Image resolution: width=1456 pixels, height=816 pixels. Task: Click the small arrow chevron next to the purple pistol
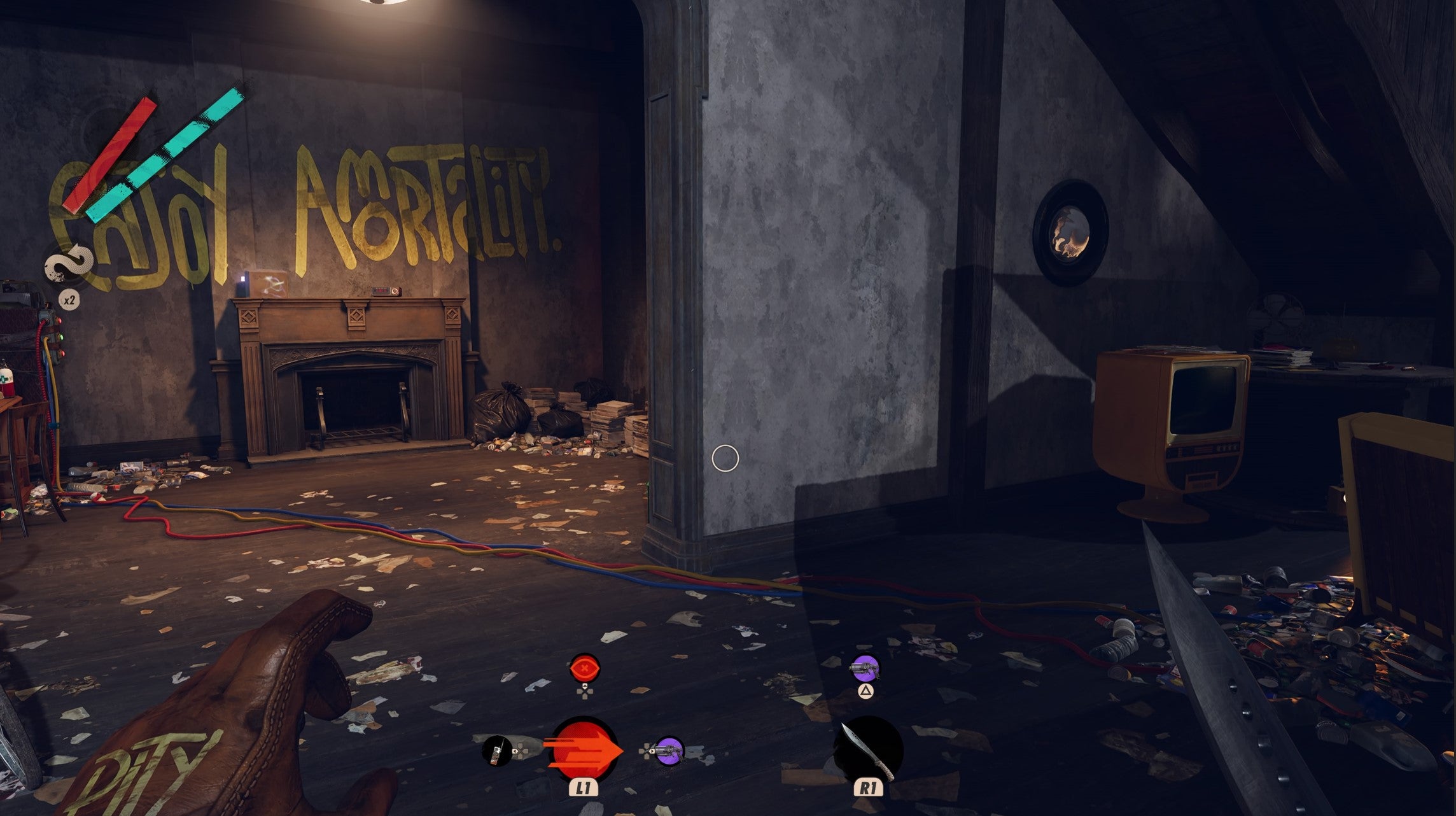click(652, 750)
